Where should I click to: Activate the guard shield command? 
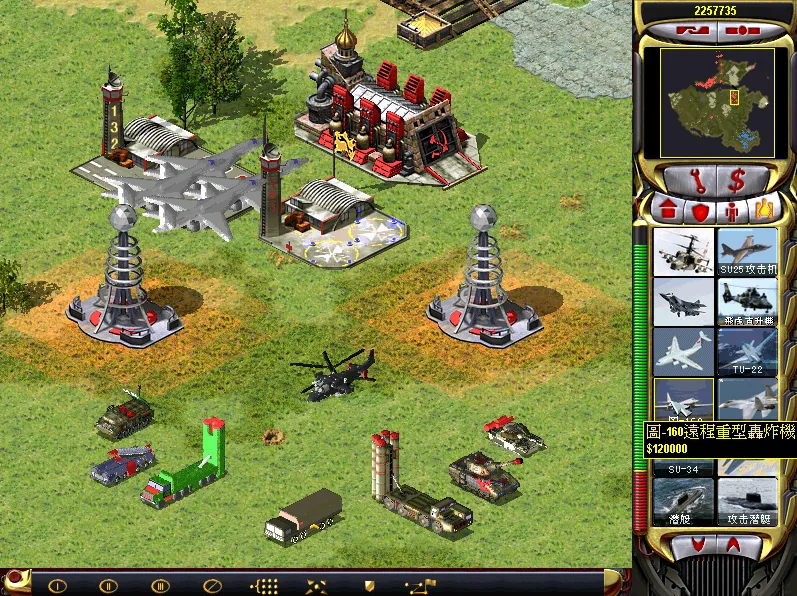pos(368,585)
